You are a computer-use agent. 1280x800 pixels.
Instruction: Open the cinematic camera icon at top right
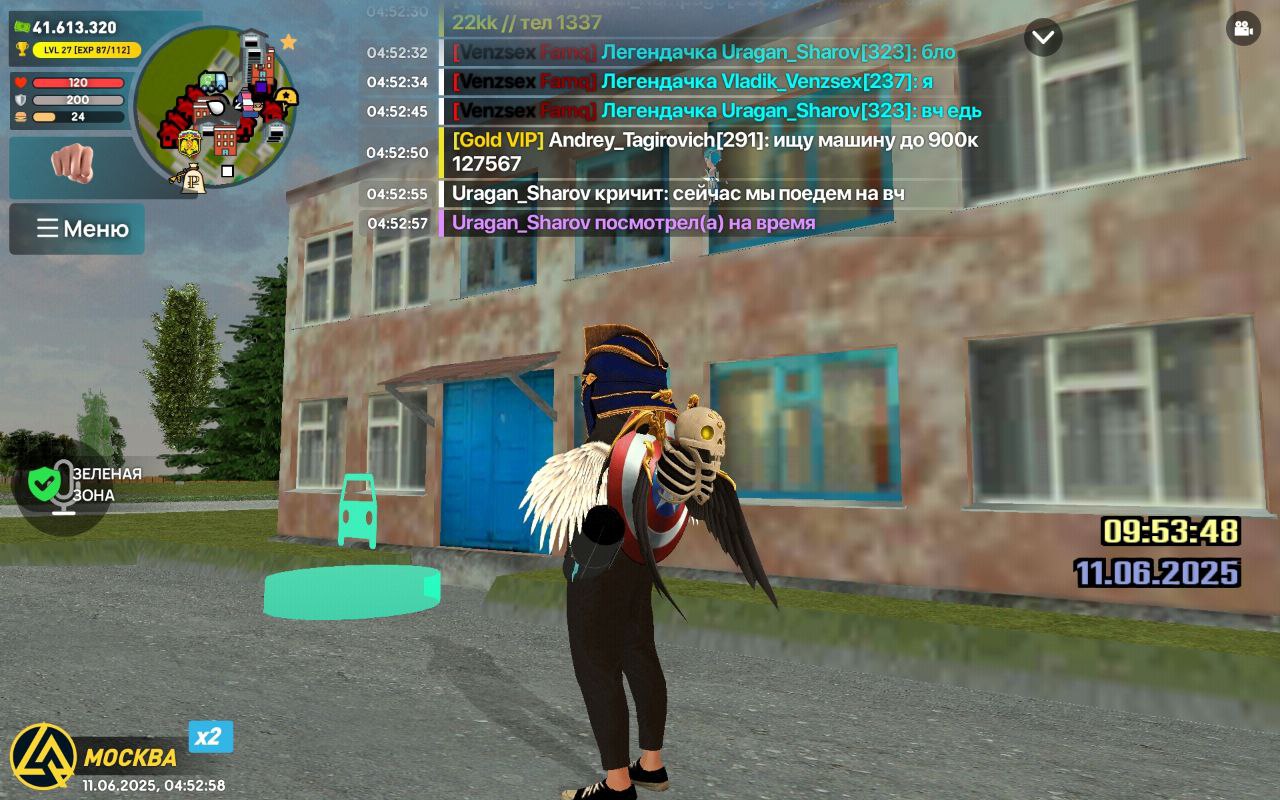pos(1242,29)
